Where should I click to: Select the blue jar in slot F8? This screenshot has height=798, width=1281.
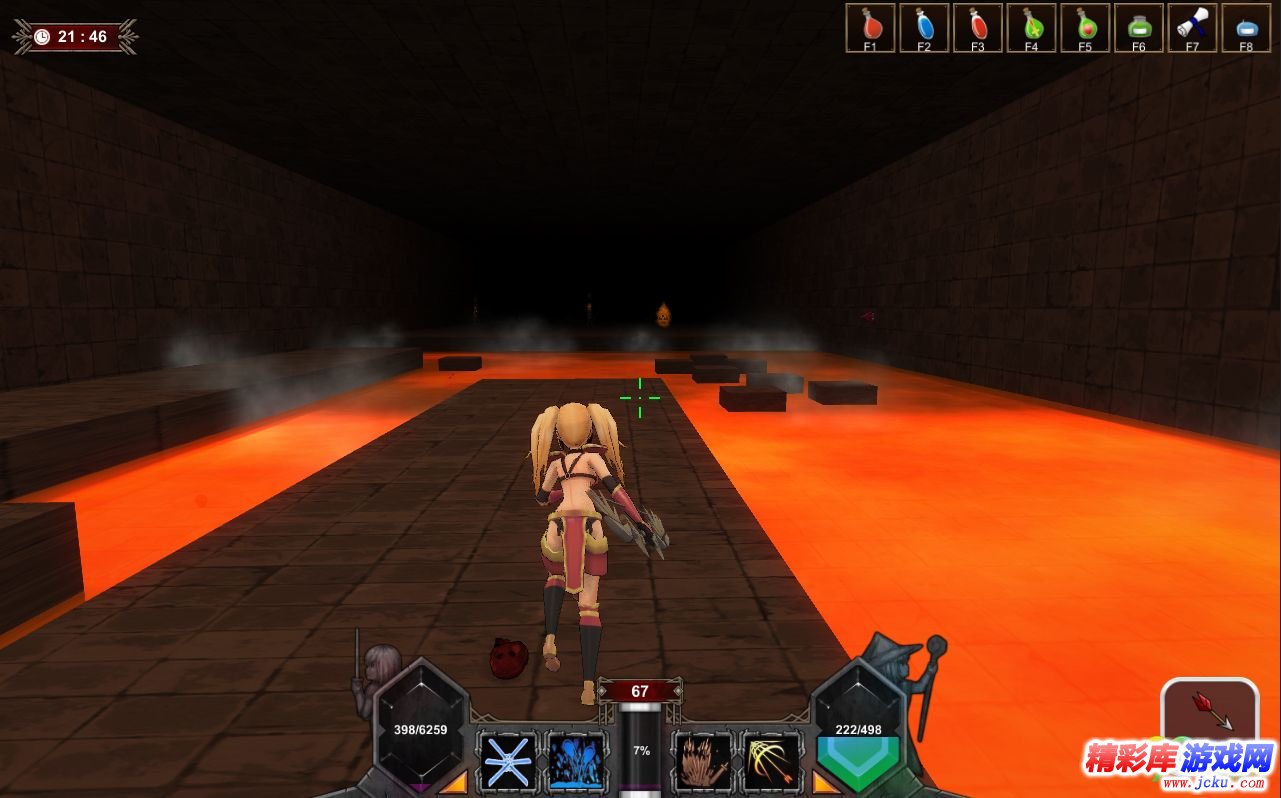point(1246,27)
